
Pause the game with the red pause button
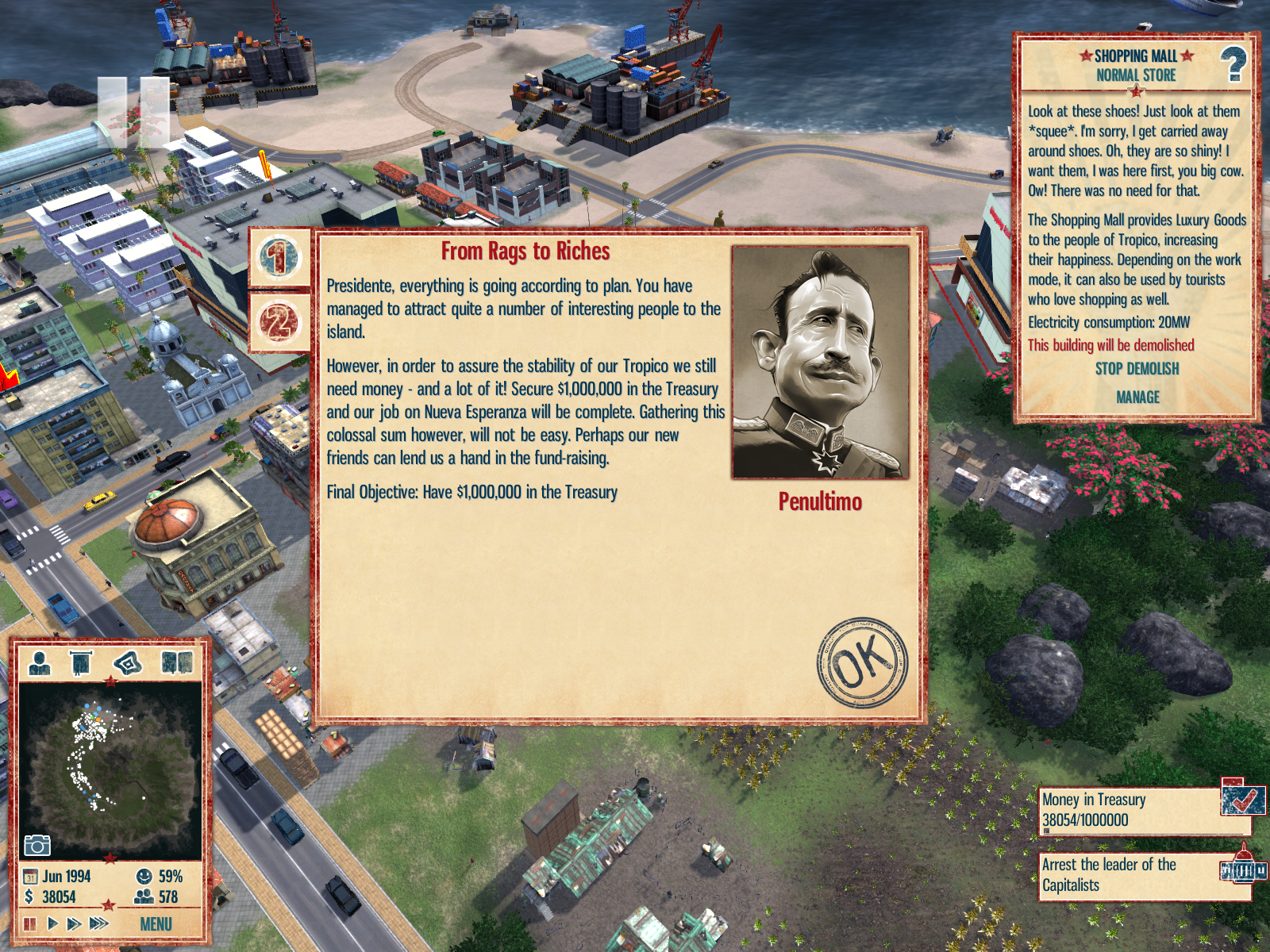30,923
